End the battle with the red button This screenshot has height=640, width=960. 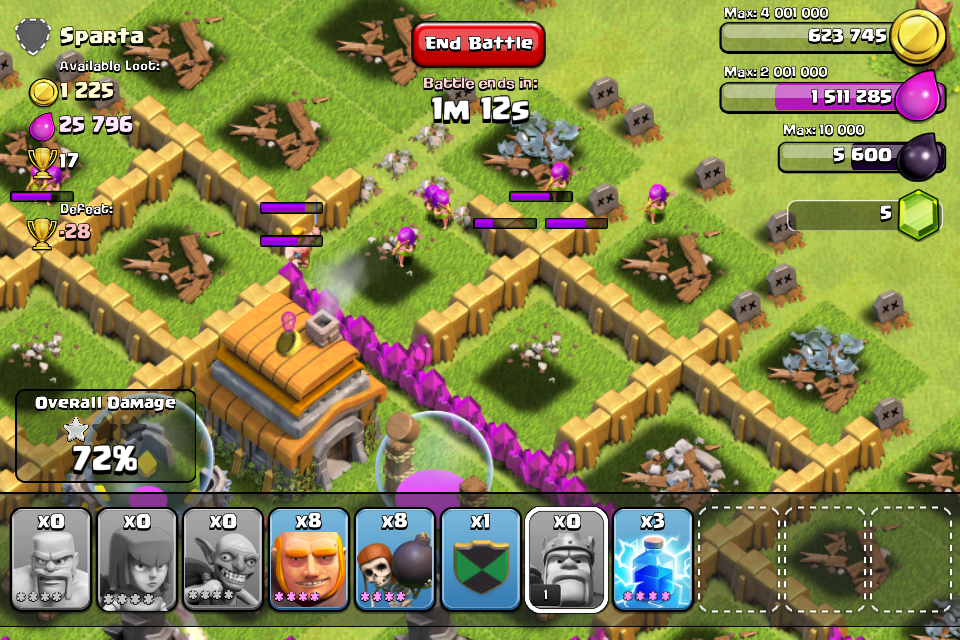478,44
